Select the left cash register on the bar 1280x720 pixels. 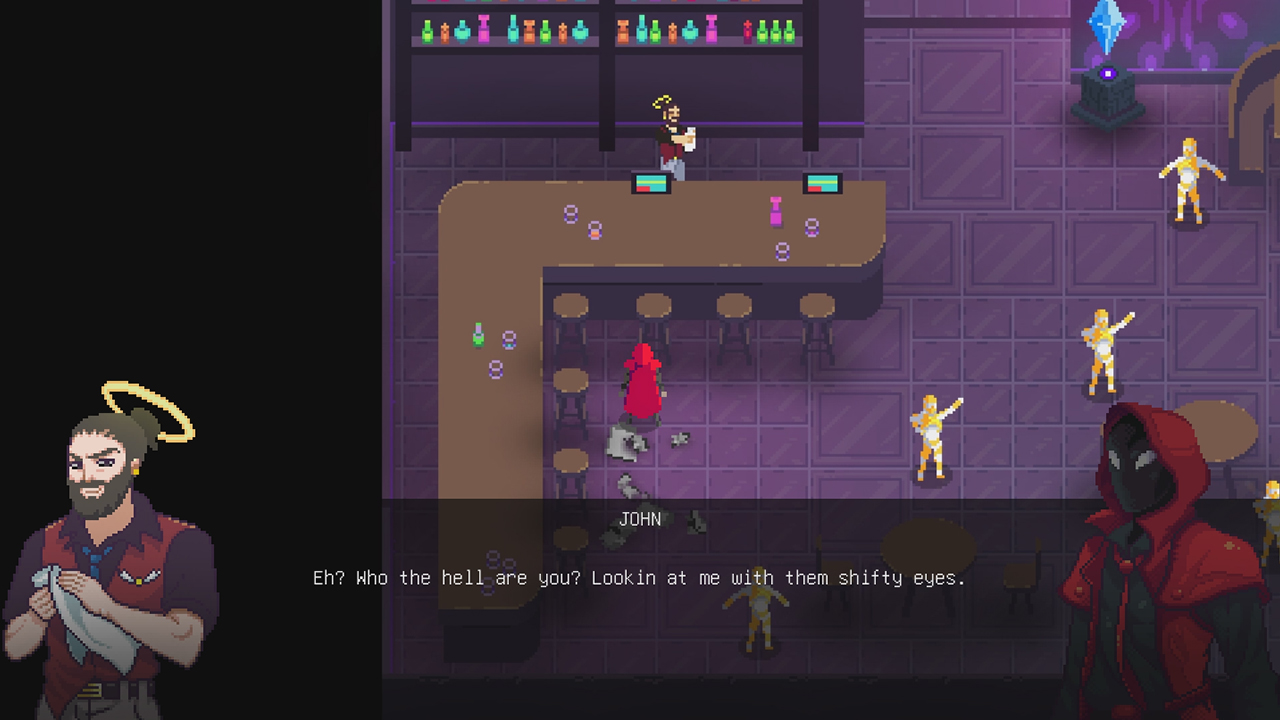650,184
